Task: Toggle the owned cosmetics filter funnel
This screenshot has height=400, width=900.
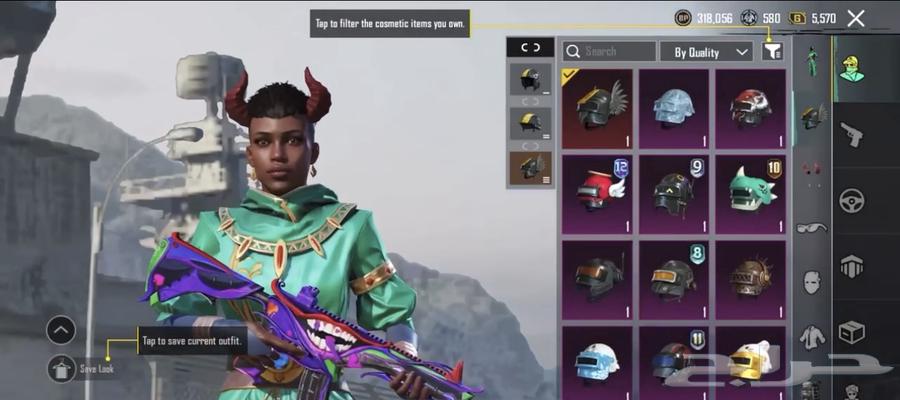Action: pos(772,51)
